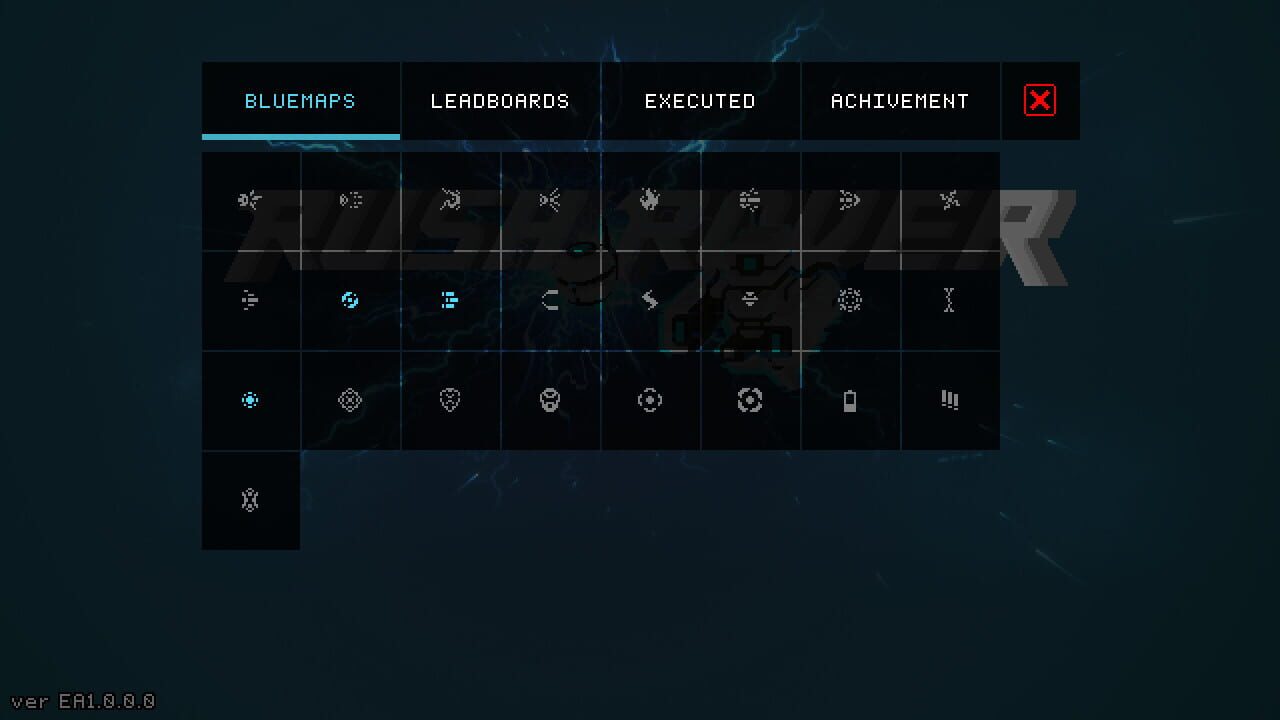Open the battery blueprint
The width and height of the screenshot is (1280, 720).
click(x=850, y=400)
